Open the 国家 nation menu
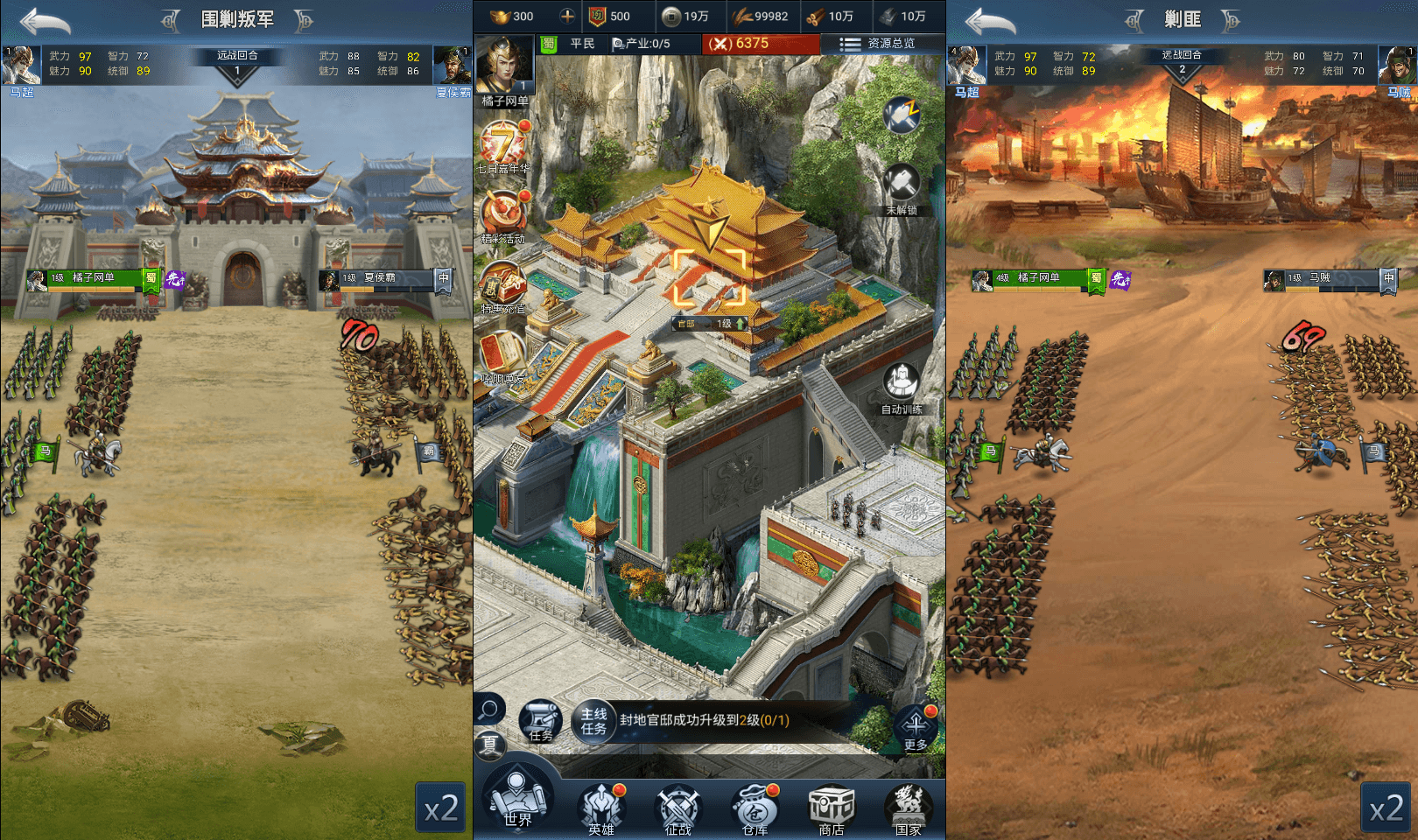The image size is (1418, 840). point(908,808)
